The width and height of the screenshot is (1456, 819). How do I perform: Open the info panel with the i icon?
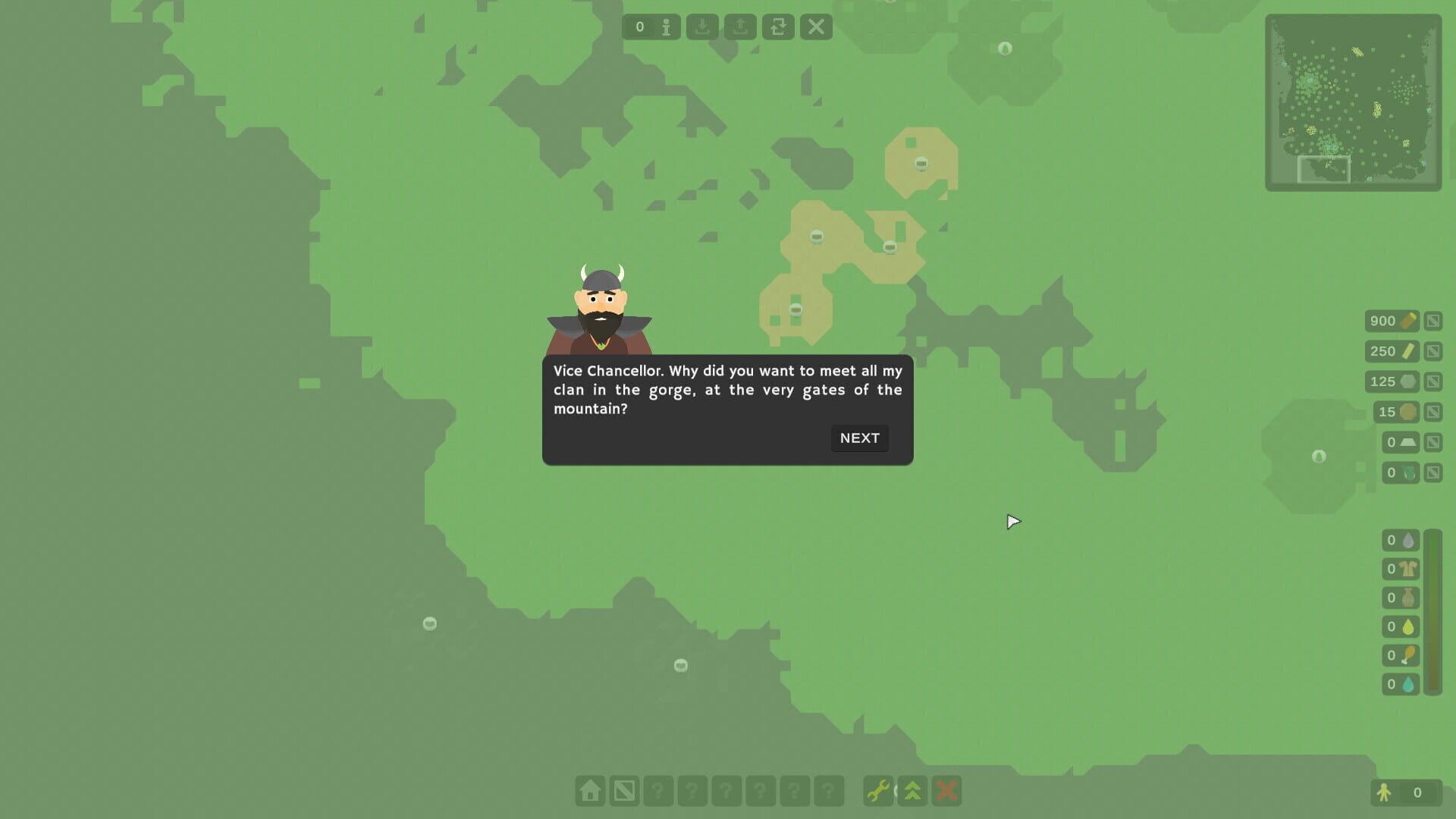pos(666,27)
